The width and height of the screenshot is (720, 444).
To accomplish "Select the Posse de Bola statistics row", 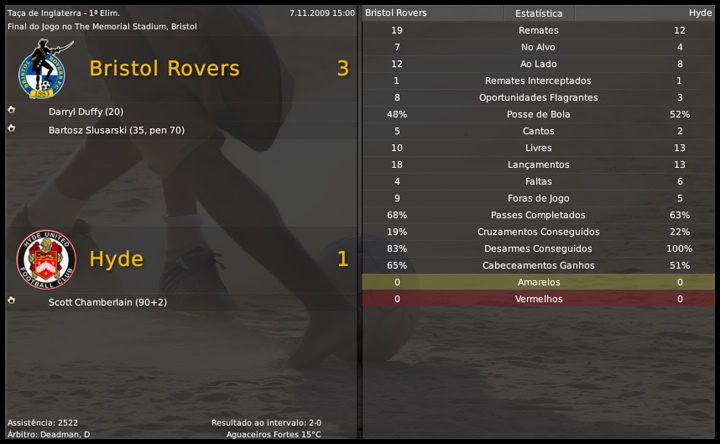I will pos(538,114).
